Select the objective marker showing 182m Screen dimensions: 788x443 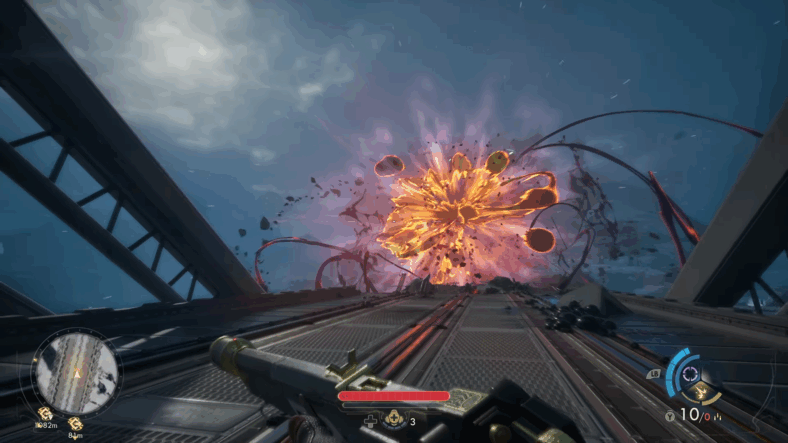click(x=45, y=413)
